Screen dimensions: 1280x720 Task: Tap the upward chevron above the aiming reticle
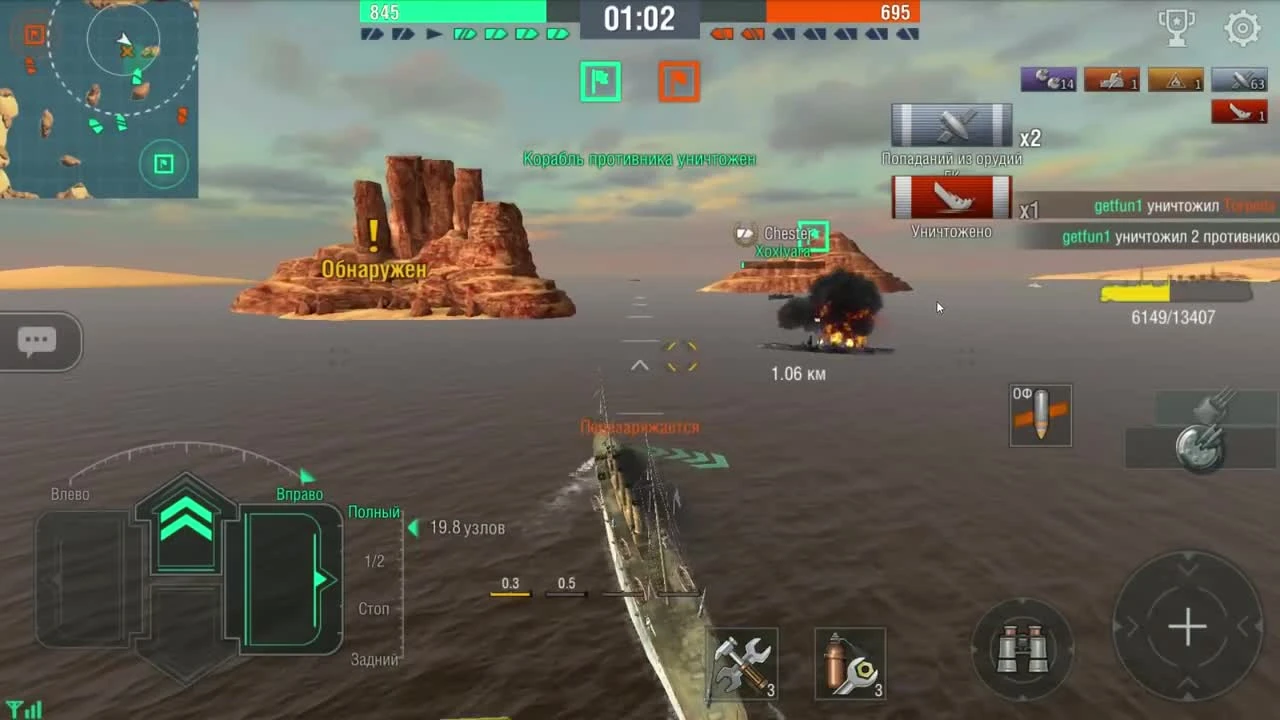pyautogui.click(x=639, y=365)
